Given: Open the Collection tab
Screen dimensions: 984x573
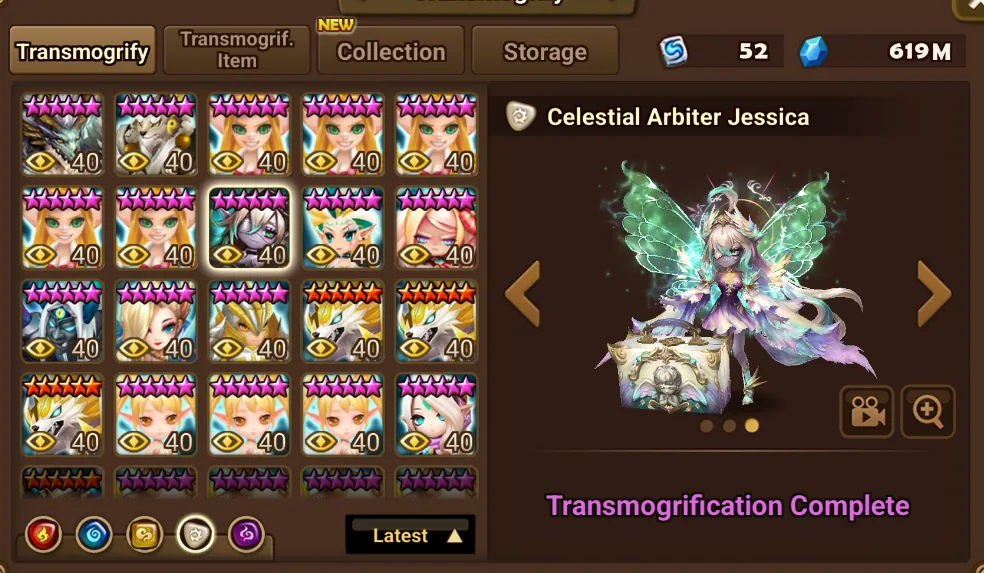Looking at the screenshot, I should (391, 52).
